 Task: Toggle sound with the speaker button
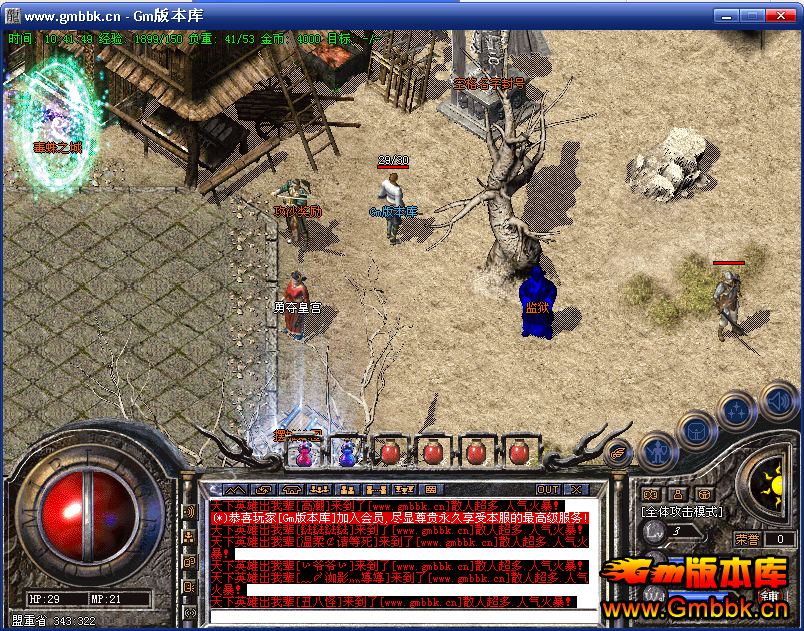click(778, 403)
